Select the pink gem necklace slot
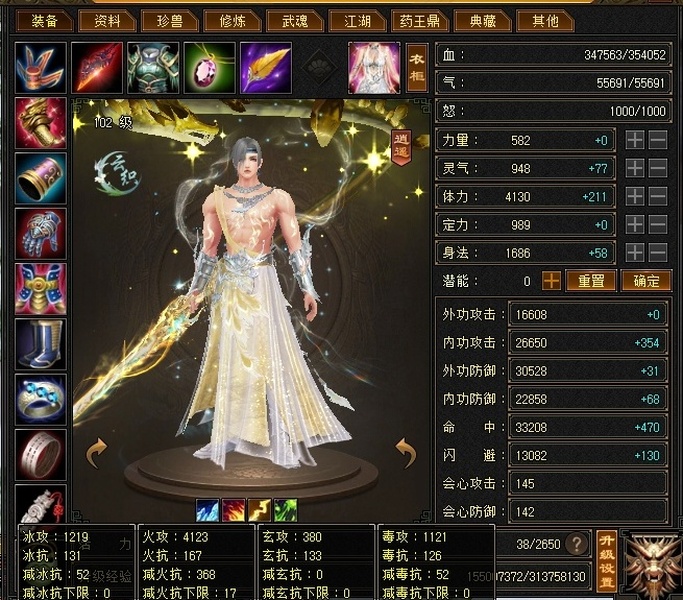 pyautogui.click(x=208, y=66)
